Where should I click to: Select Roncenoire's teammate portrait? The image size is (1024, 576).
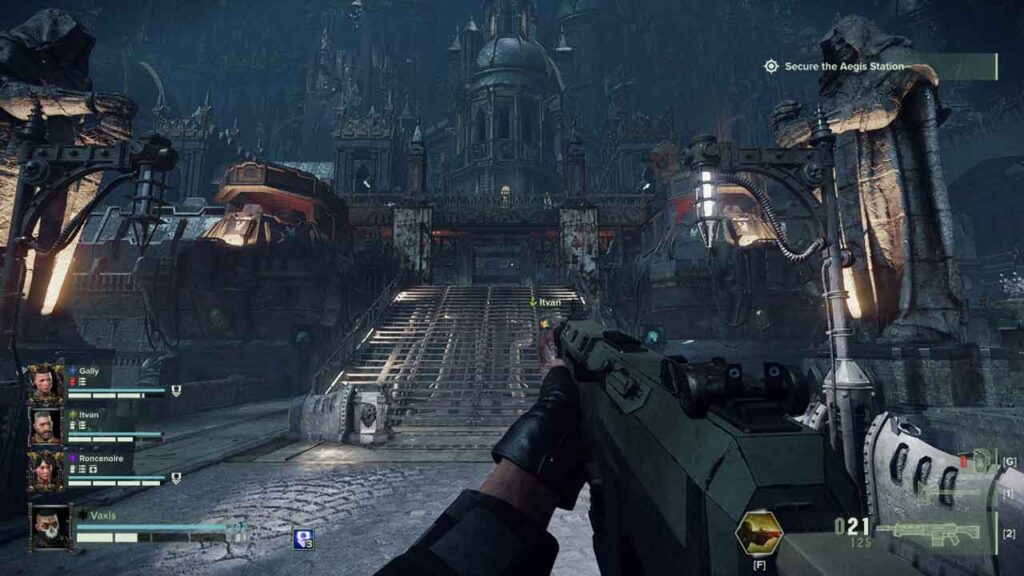45,470
